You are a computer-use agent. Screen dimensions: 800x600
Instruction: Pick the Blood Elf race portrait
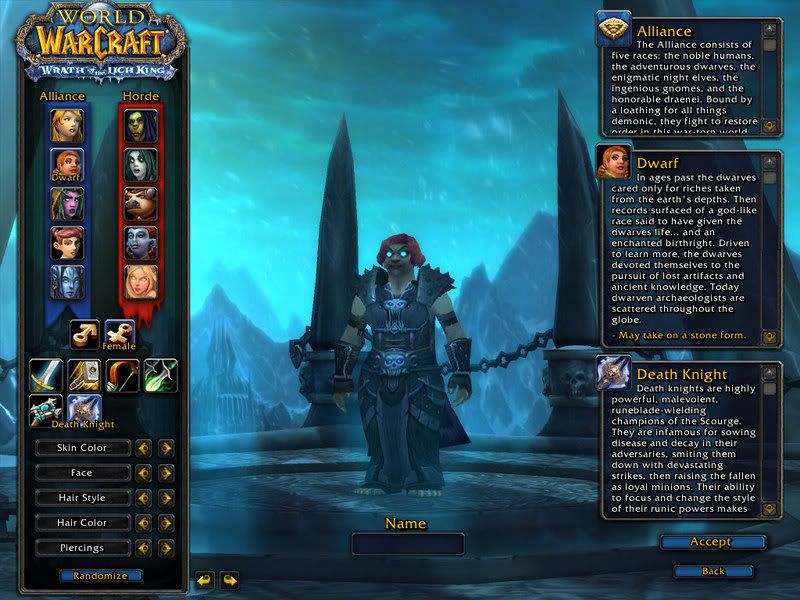point(141,282)
